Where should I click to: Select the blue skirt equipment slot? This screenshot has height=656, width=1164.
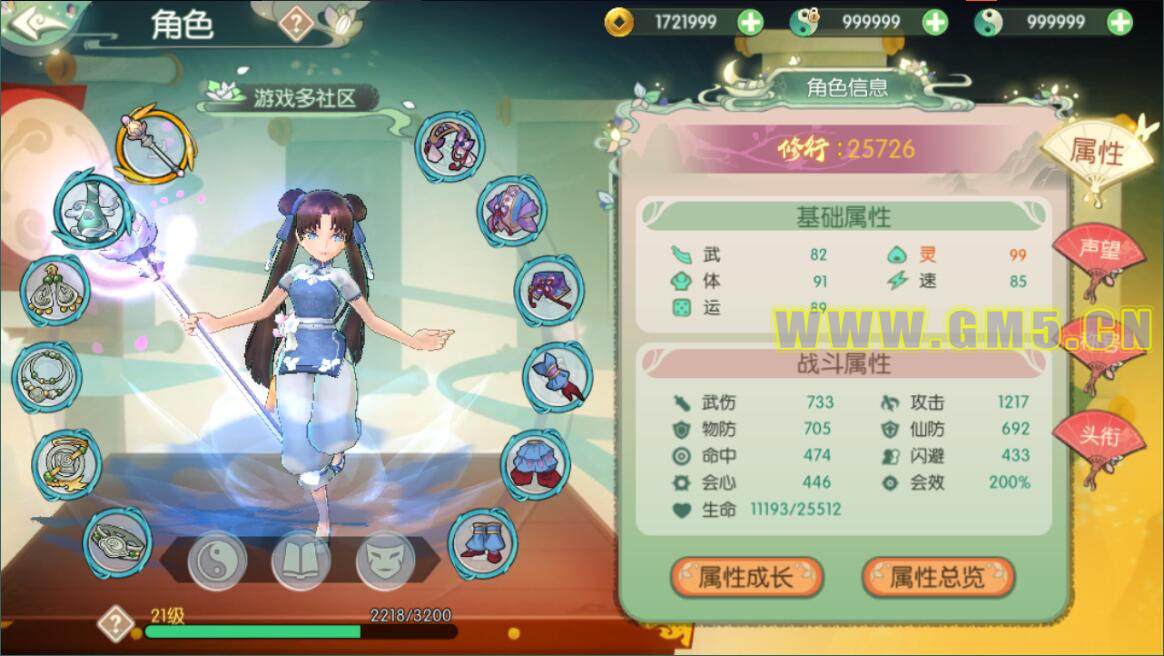535,464
